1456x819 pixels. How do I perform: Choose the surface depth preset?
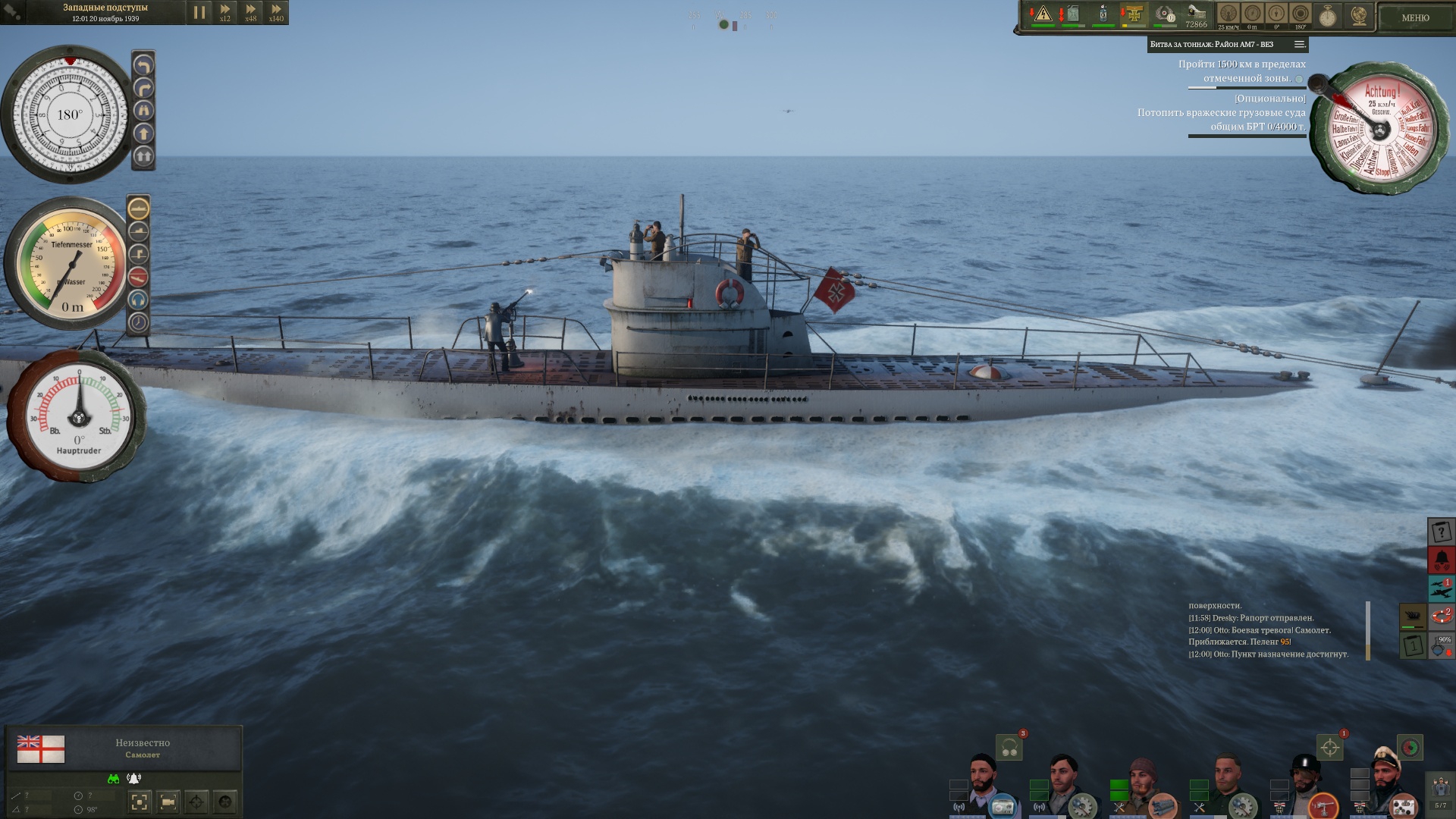coord(139,208)
